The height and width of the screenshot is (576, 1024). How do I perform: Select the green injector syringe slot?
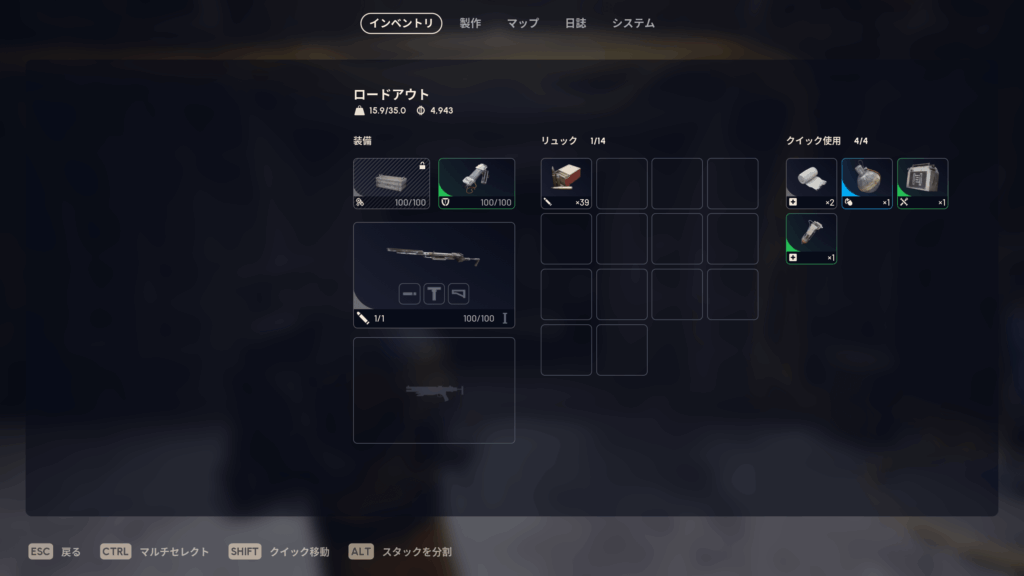pyautogui.click(x=811, y=239)
